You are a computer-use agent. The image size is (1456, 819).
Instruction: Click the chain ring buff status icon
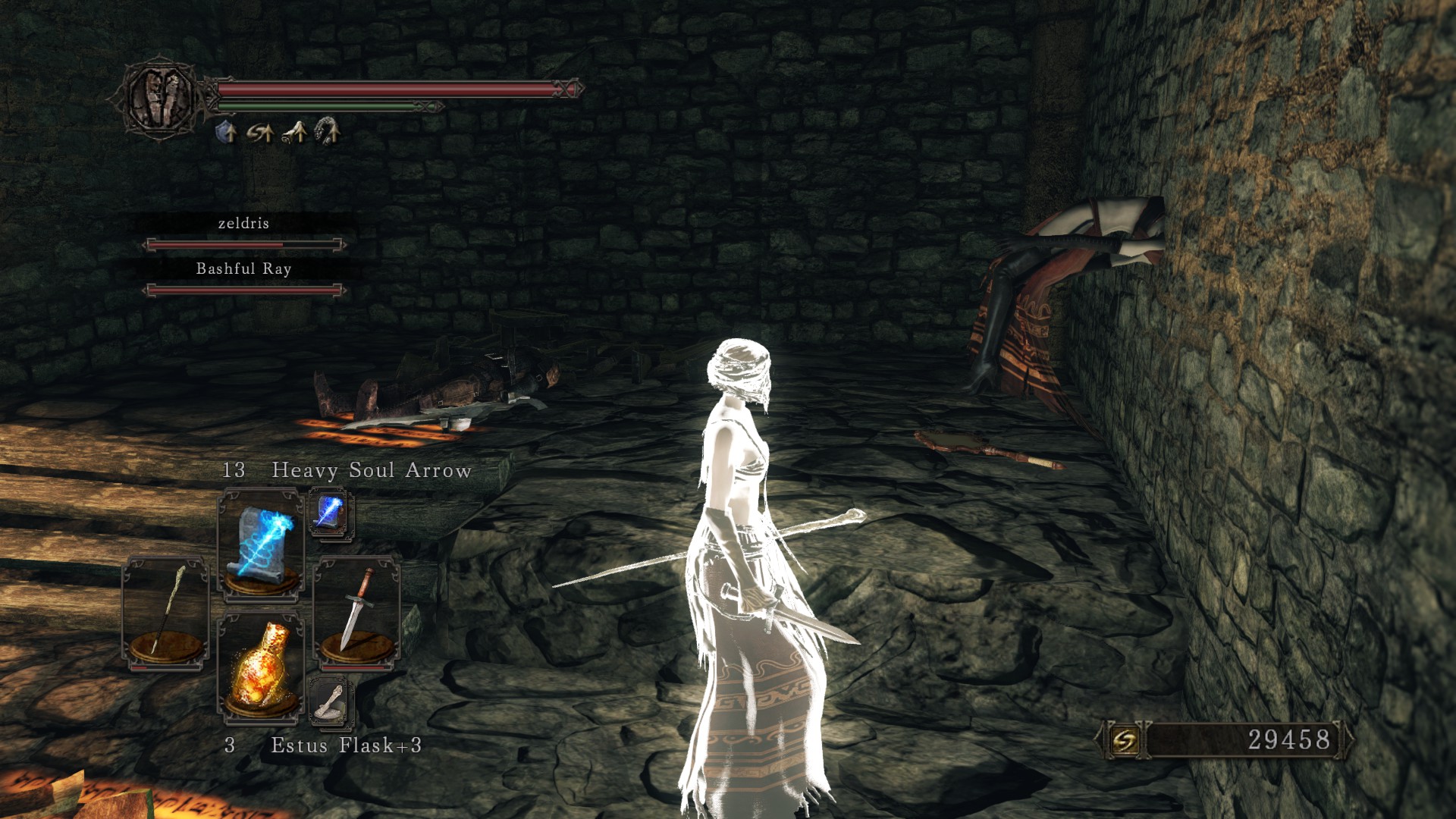328,131
